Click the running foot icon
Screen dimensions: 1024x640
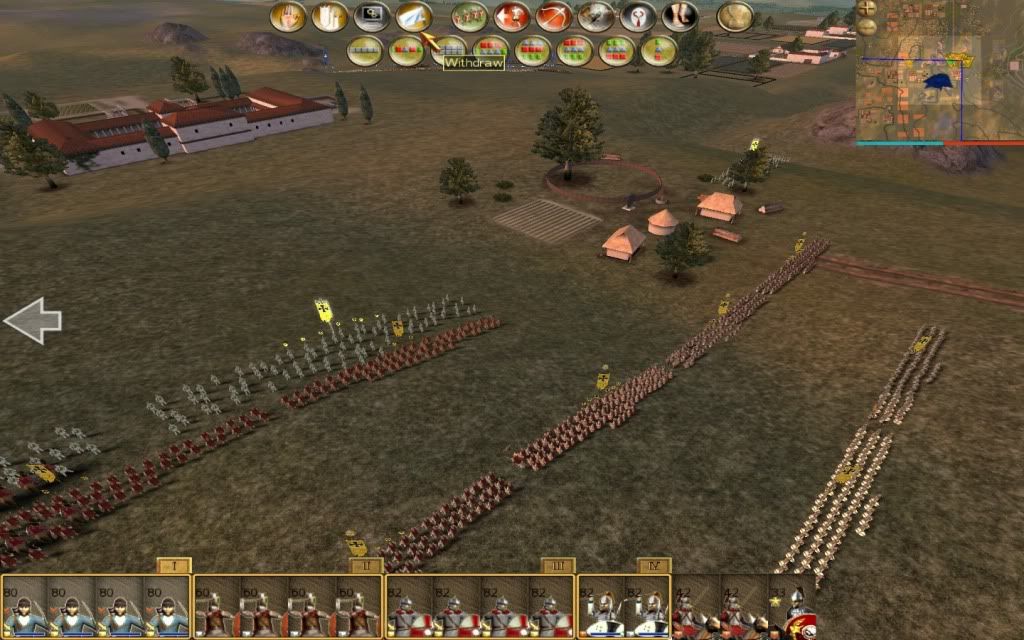click(x=680, y=17)
